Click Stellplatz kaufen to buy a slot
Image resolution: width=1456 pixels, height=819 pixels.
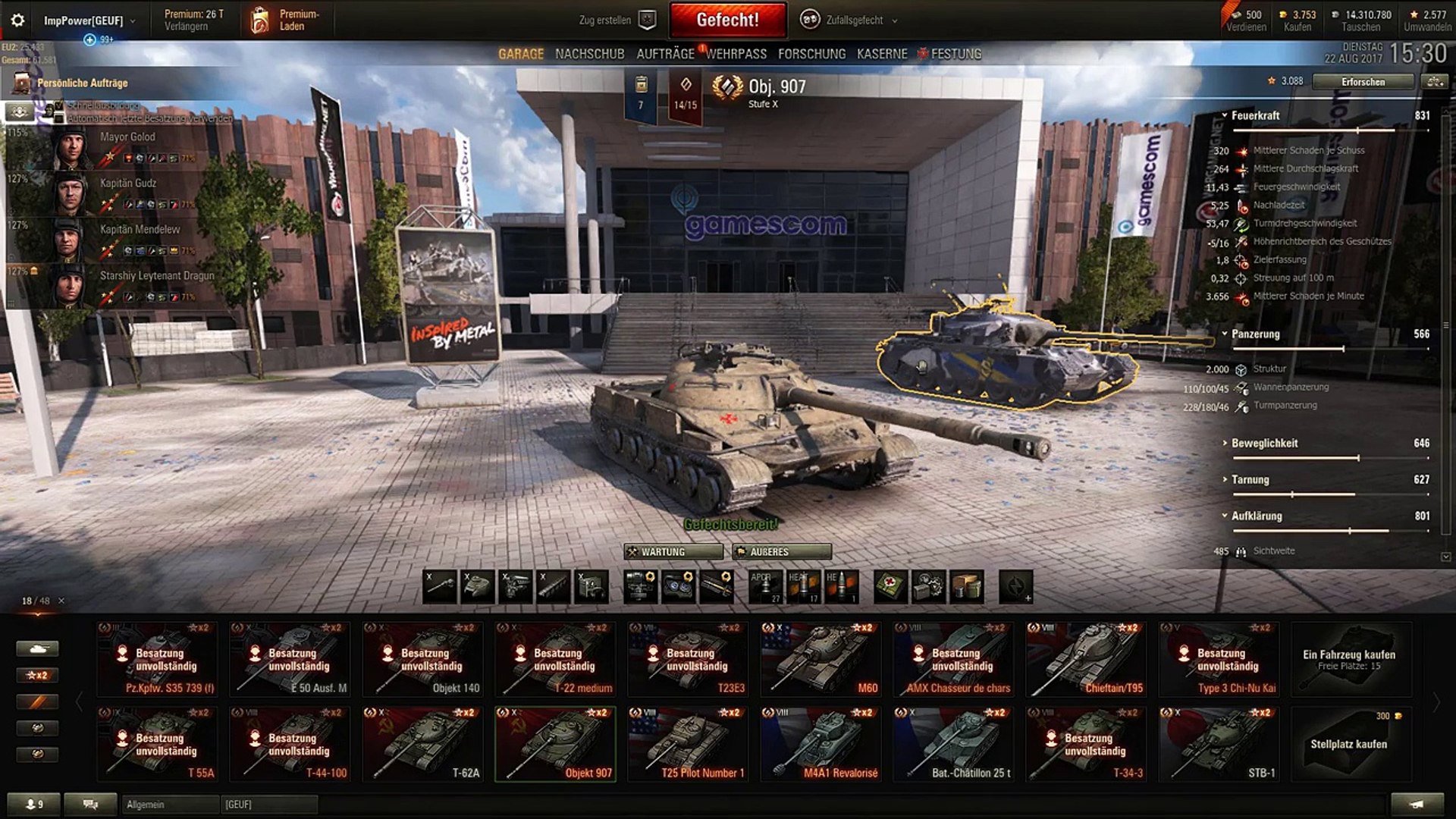point(1348,744)
